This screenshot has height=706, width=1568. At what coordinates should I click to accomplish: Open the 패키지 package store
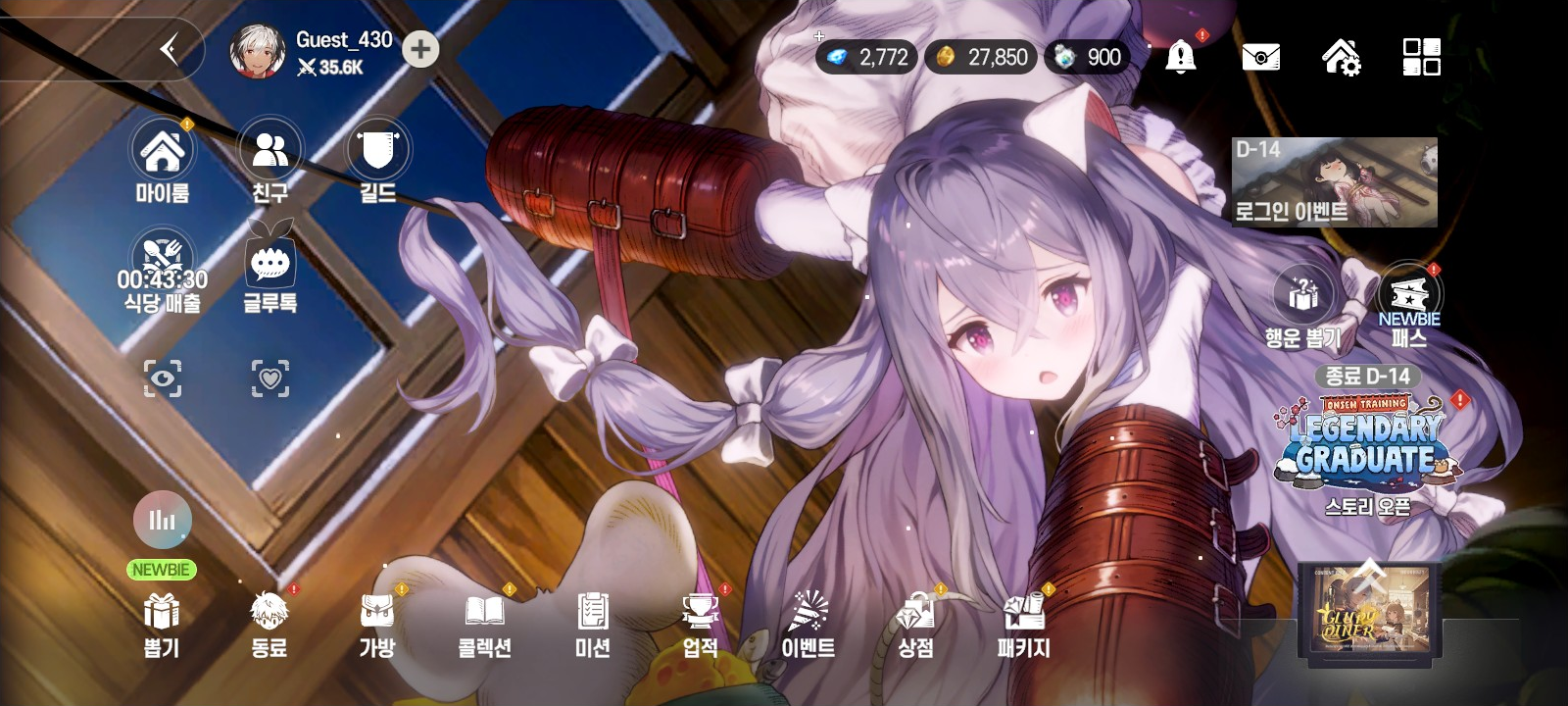[1023, 620]
